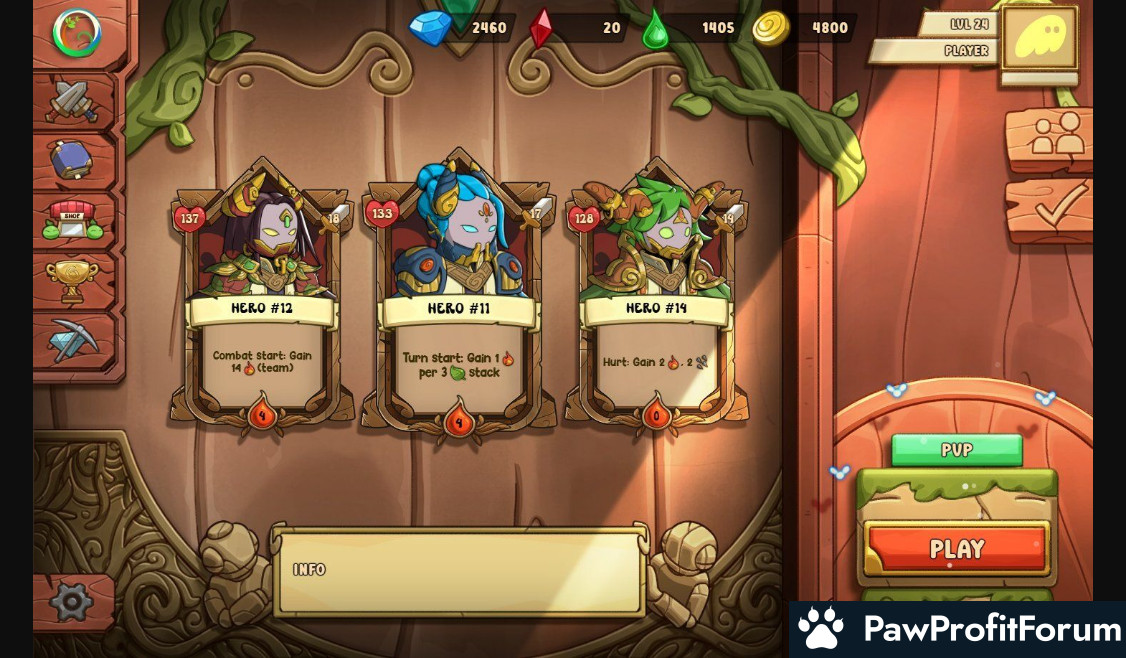Open the pickaxe and diamond mining menu
Image resolution: width=1126 pixels, height=658 pixels.
[x=73, y=341]
